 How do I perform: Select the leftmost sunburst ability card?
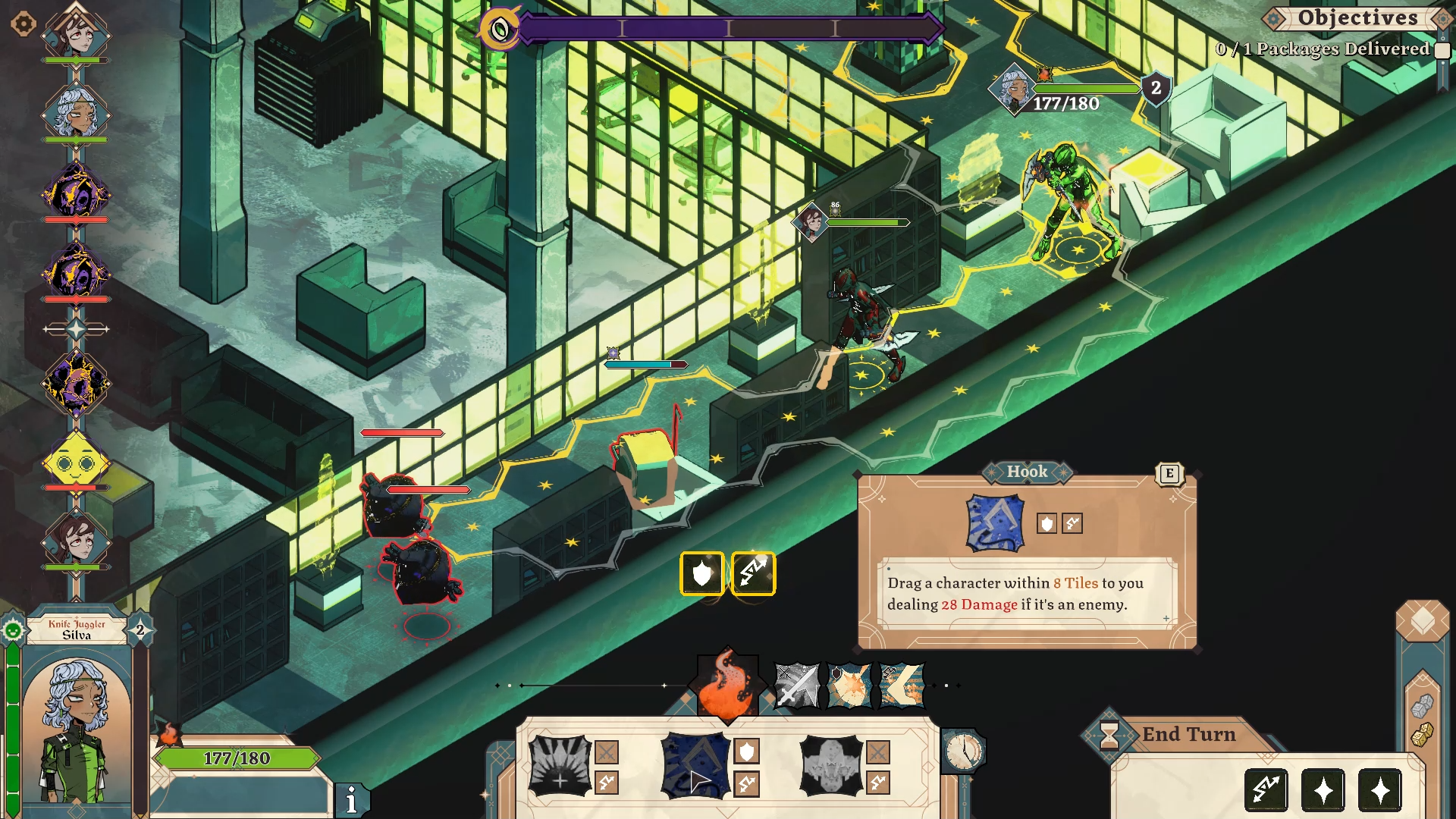tap(559, 766)
